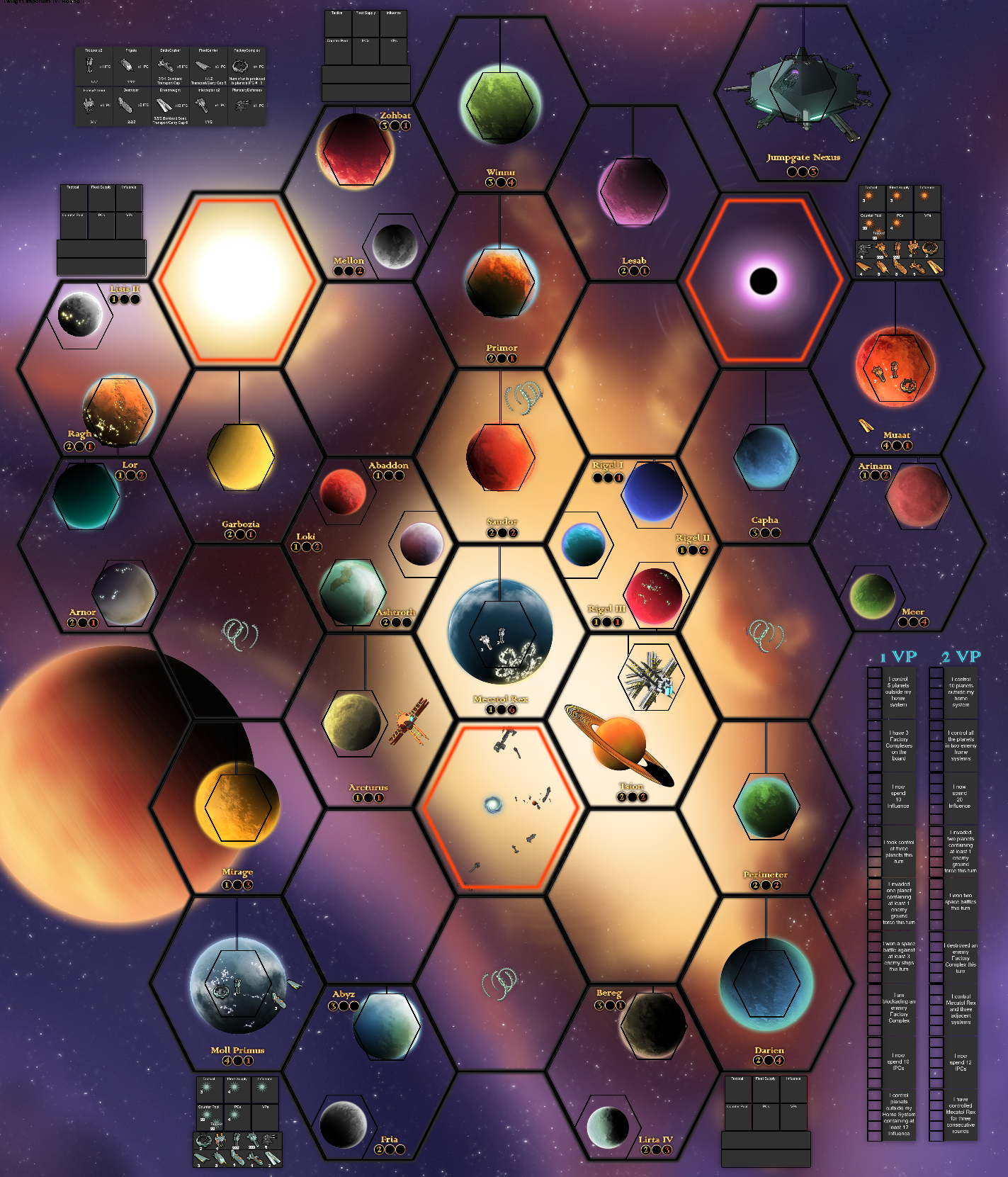Image resolution: width=1008 pixels, height=1177 pixels.
Task: Click the FleetCarrier icon in the top-left legend
Action: [203, 67]
